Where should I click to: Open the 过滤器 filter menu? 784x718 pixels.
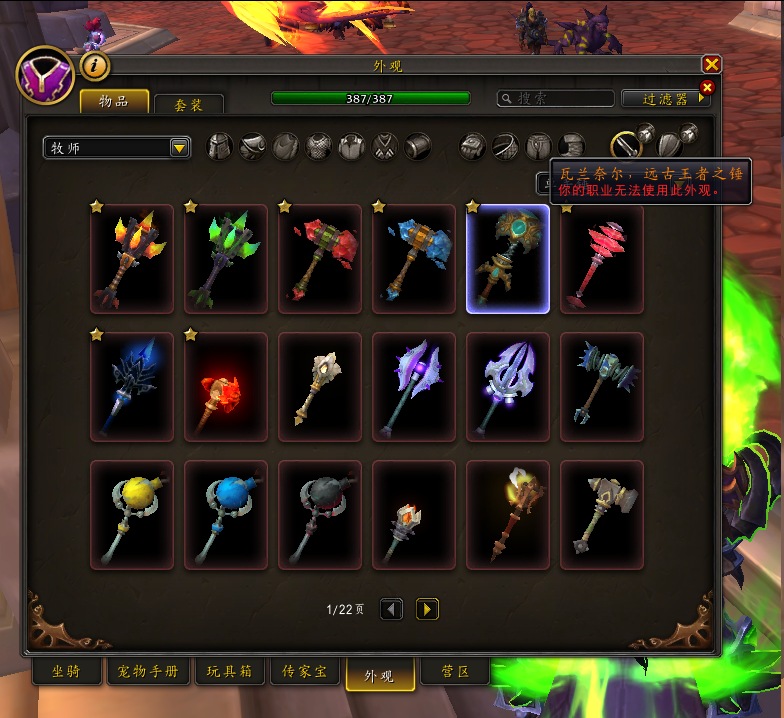tap(664, 98)
